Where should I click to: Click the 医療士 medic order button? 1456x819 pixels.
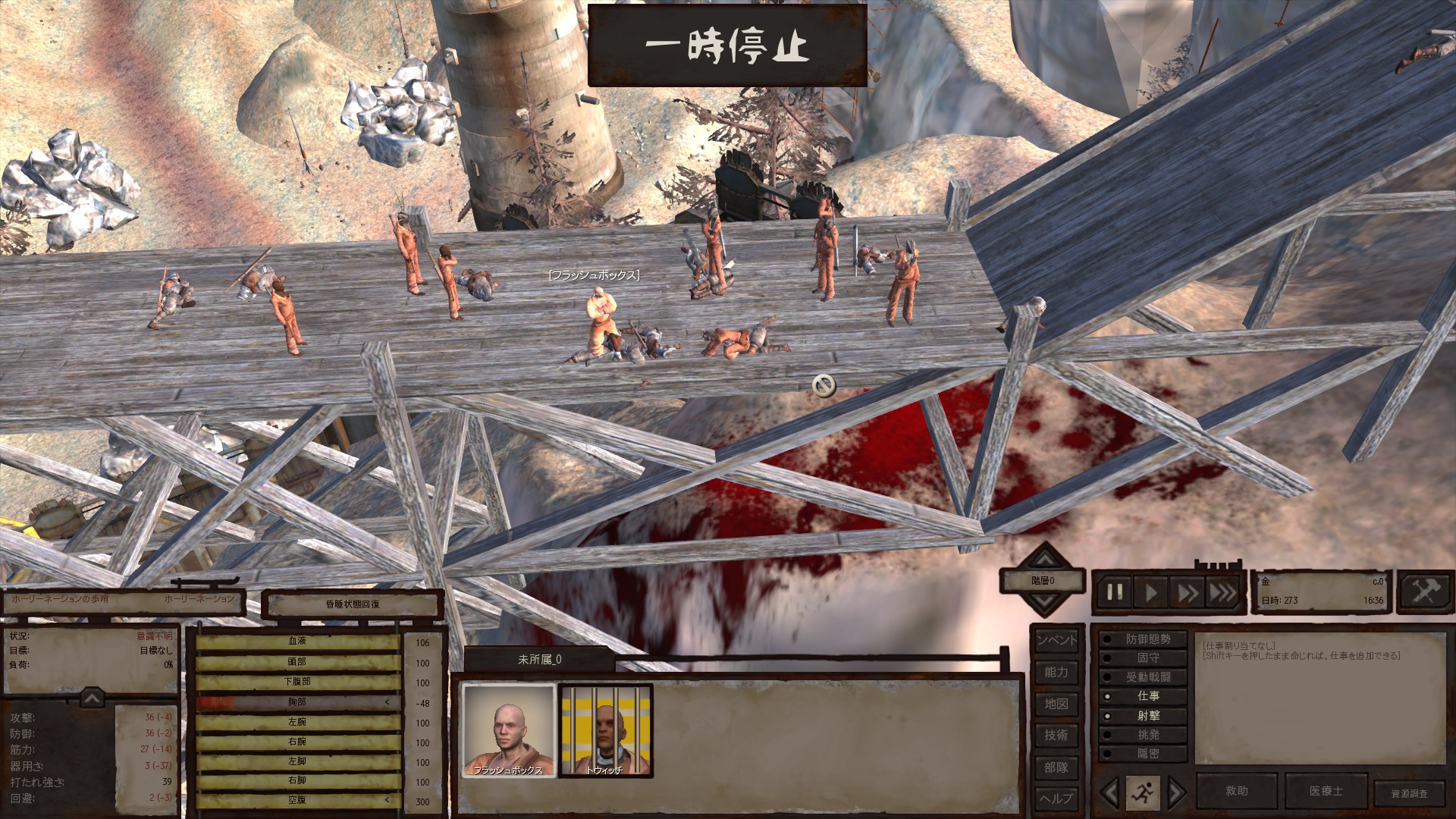pyautogui.click(x=1326, y=791)
